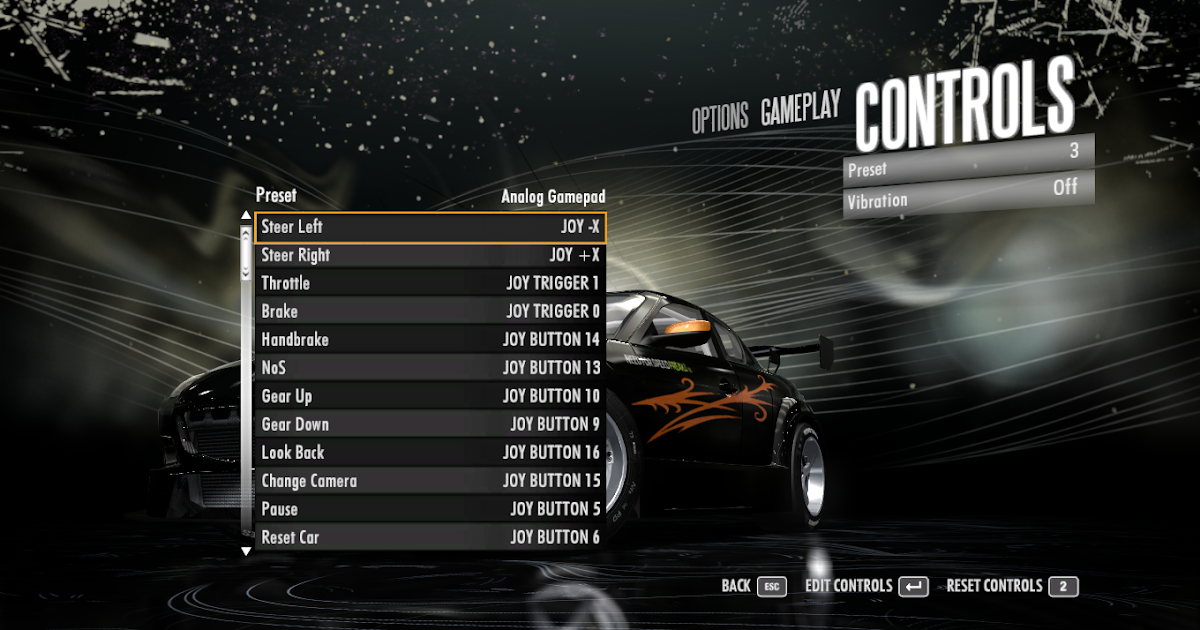Select the Steer Left binding row

[x=430, y=227]
